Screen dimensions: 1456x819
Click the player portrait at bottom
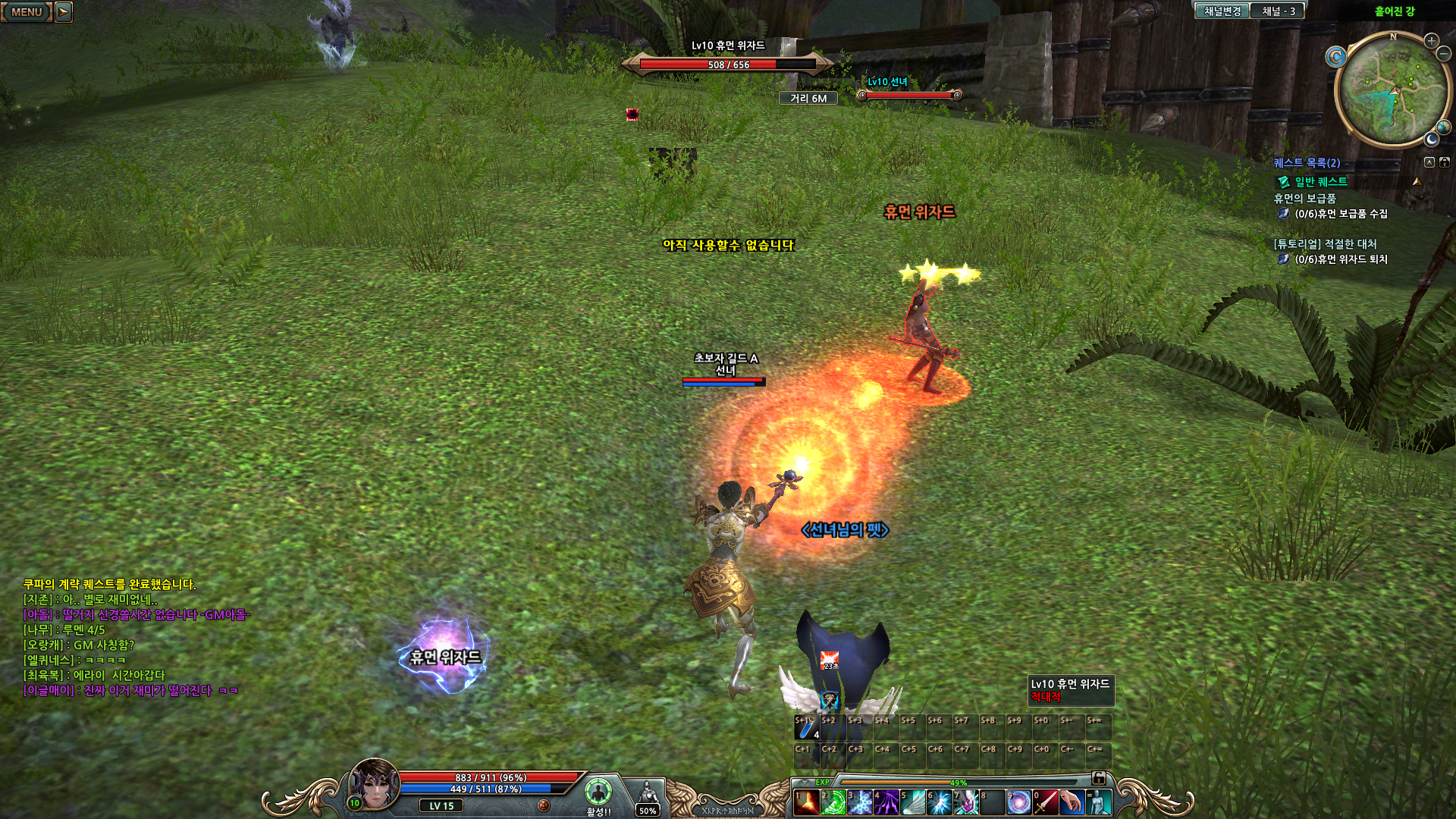pyautogui.click(x=374, y=784)
